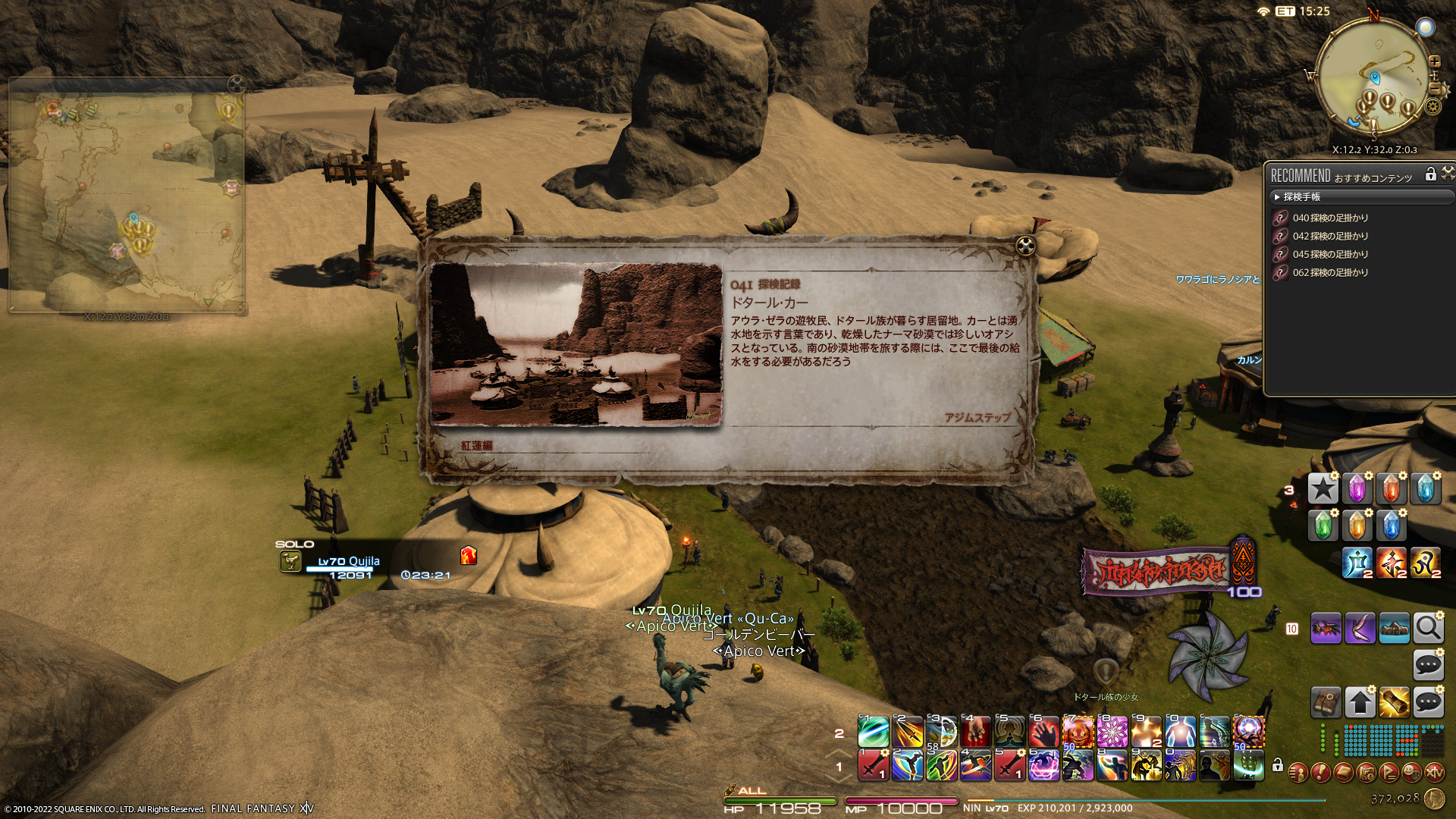Zoom in the minimap with plus button

click(x=1435, y=61)
